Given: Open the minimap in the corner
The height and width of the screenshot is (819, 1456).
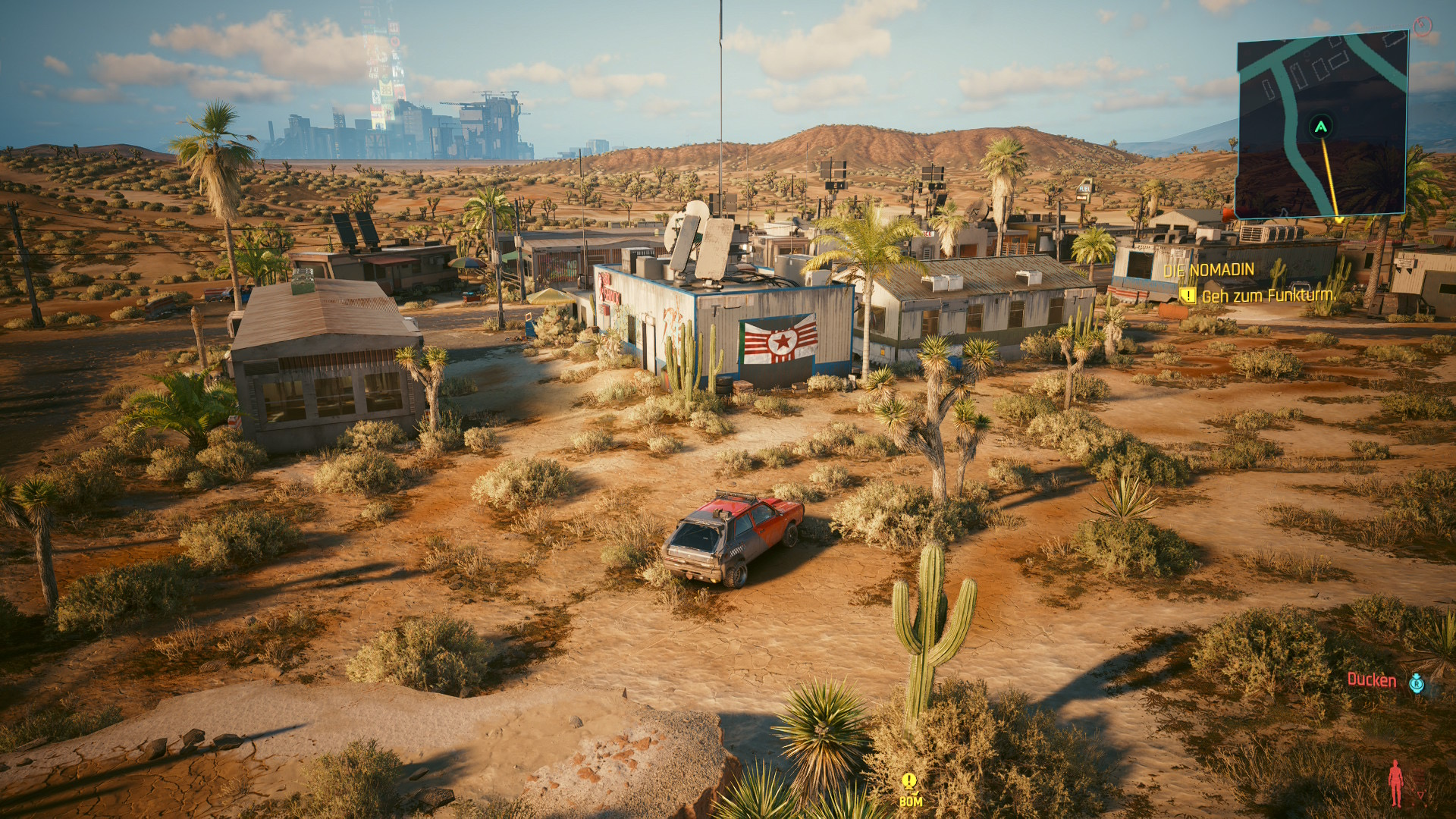Looking at the screenshot, I should tap(1322, 125).
